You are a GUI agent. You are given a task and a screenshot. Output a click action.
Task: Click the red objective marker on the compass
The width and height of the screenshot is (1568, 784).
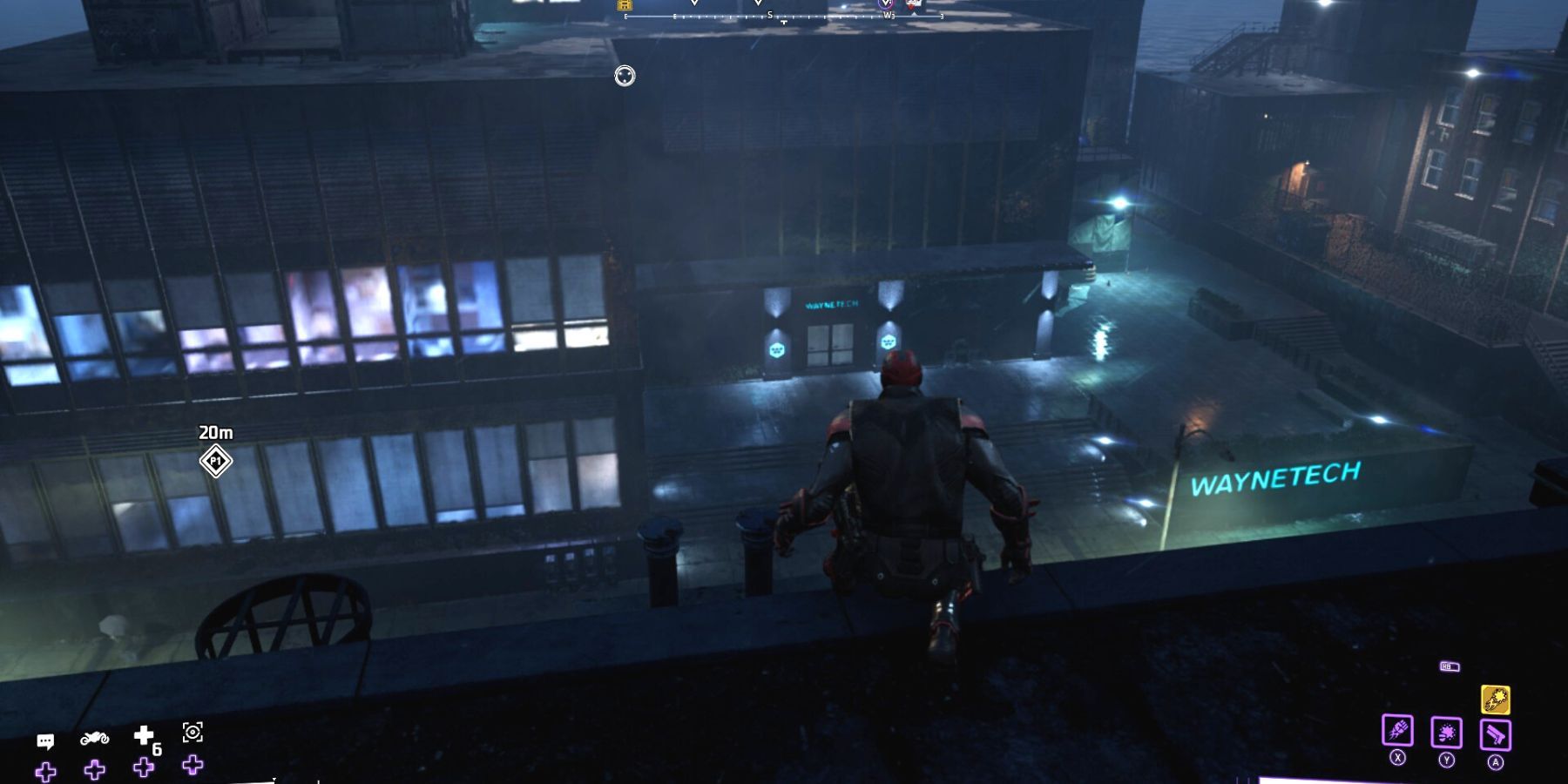pyautogui.click(x=911, y=4)
